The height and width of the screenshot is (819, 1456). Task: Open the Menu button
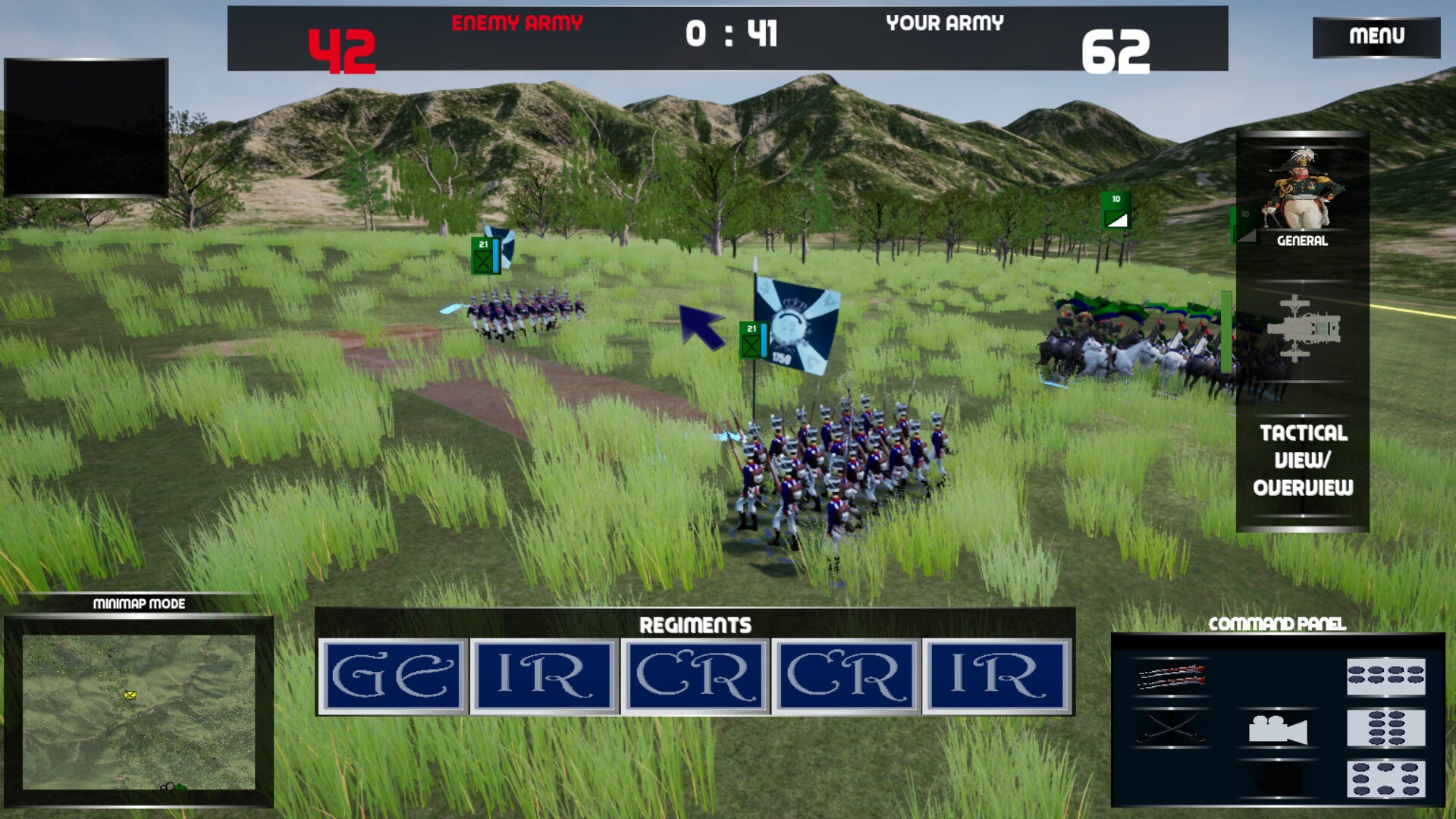[x=1376, y=36]
